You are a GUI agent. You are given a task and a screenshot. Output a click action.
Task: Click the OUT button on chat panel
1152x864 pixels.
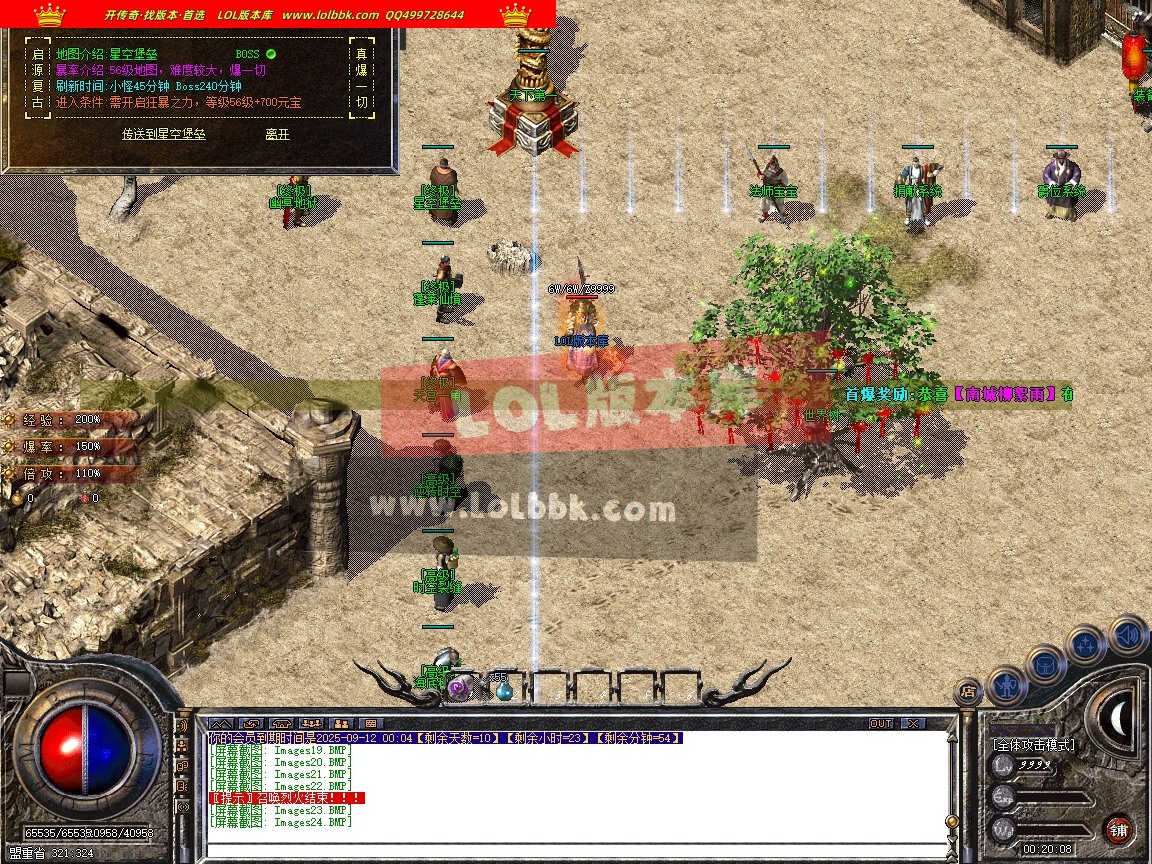tap(880, 723)
